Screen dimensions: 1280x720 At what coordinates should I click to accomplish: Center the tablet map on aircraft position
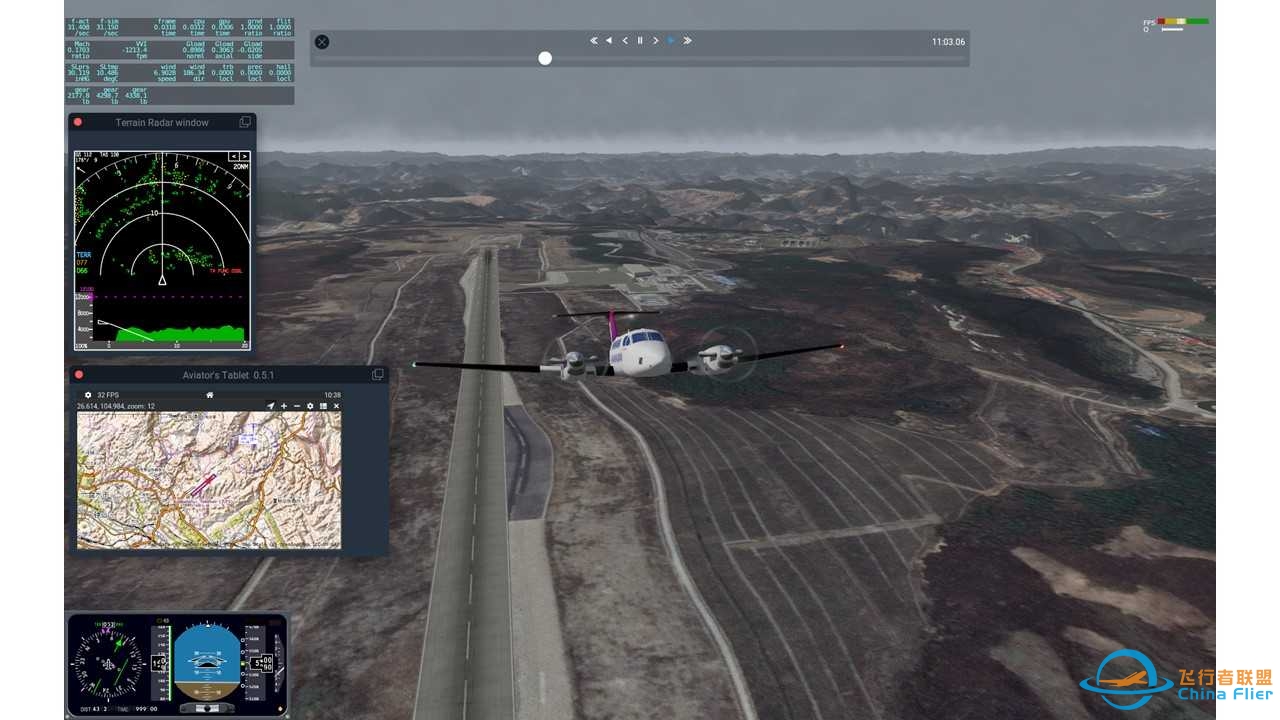(270, 406)
